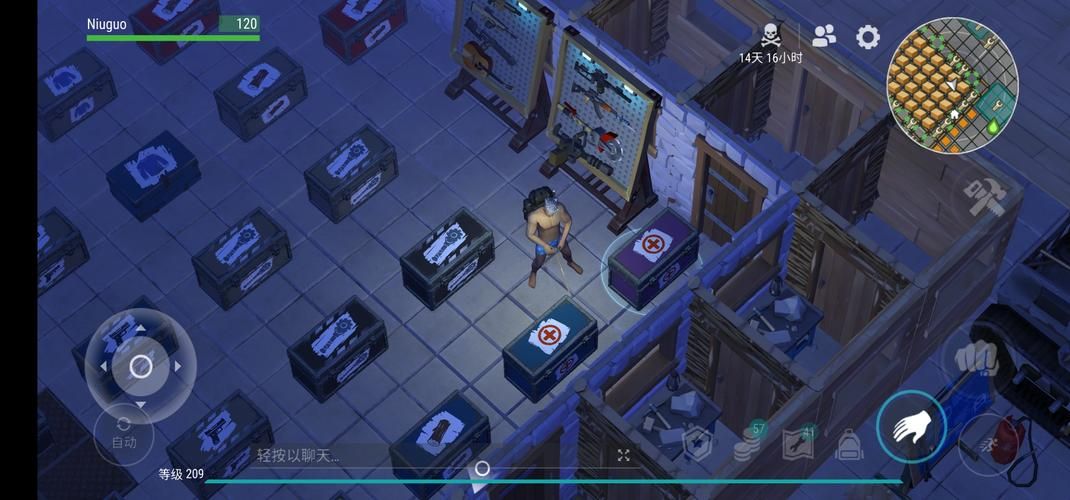
Task: Expand the chat window with the arrows icon
Action: 624,455
